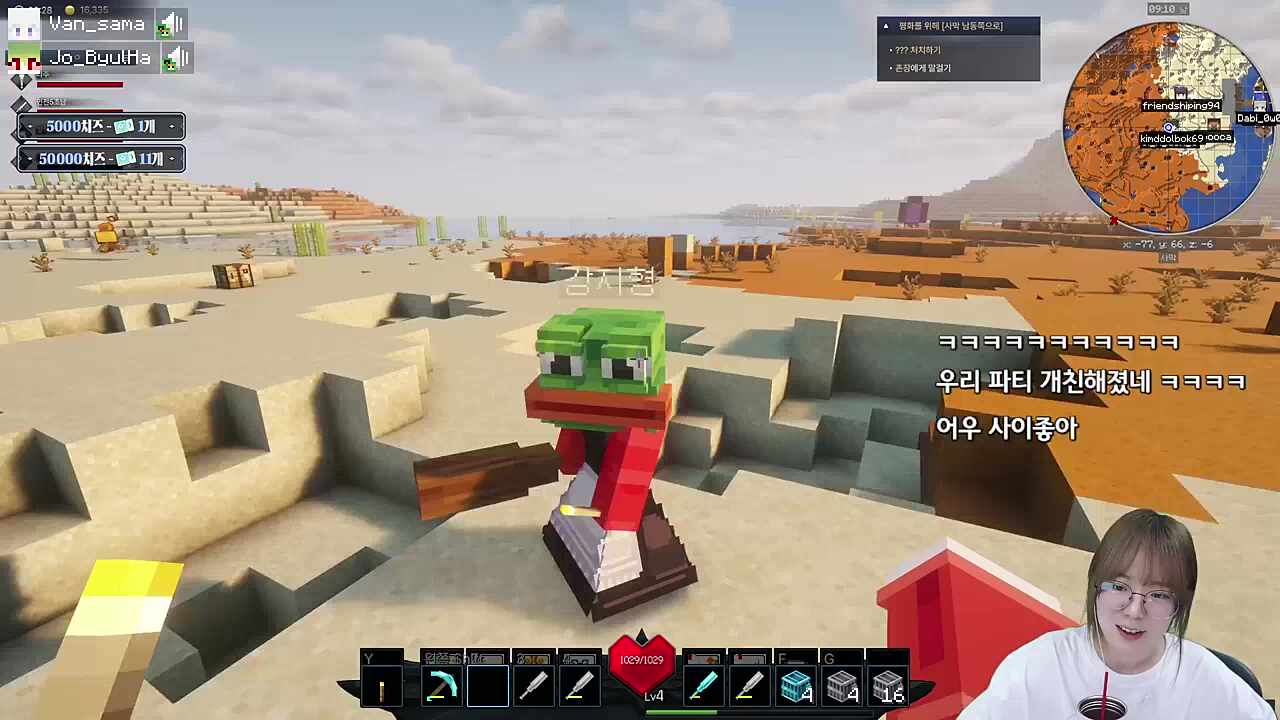Open the '촌장에게 말걸기' quest objective
This screenshot has width=1280, height=720.
[x=922, y=68]
